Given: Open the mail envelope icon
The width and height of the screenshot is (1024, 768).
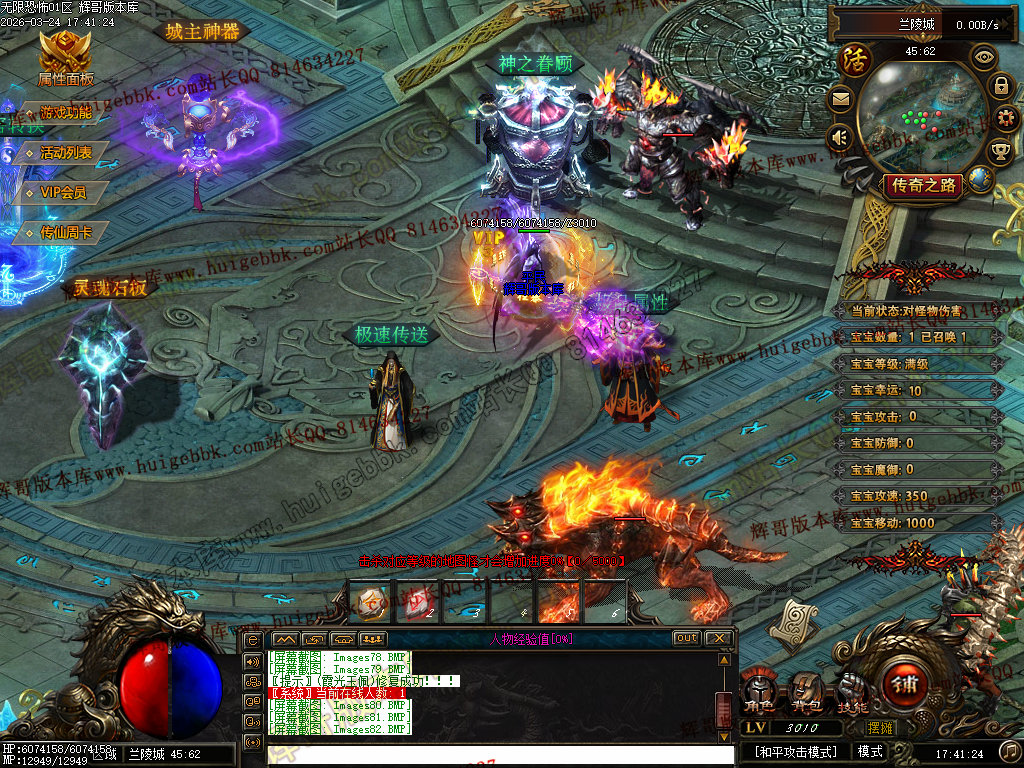Looking at the screenshot, I should (840, 98).
